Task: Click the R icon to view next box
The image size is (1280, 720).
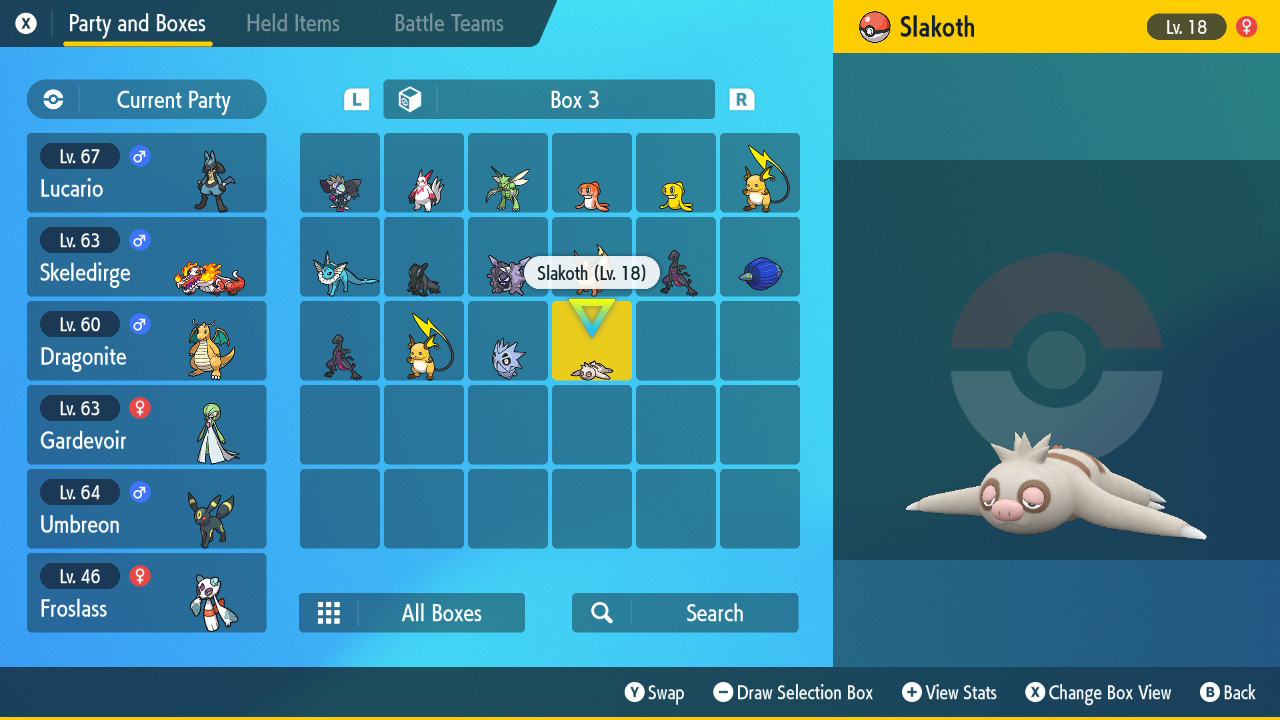Action: click(742, 99)
